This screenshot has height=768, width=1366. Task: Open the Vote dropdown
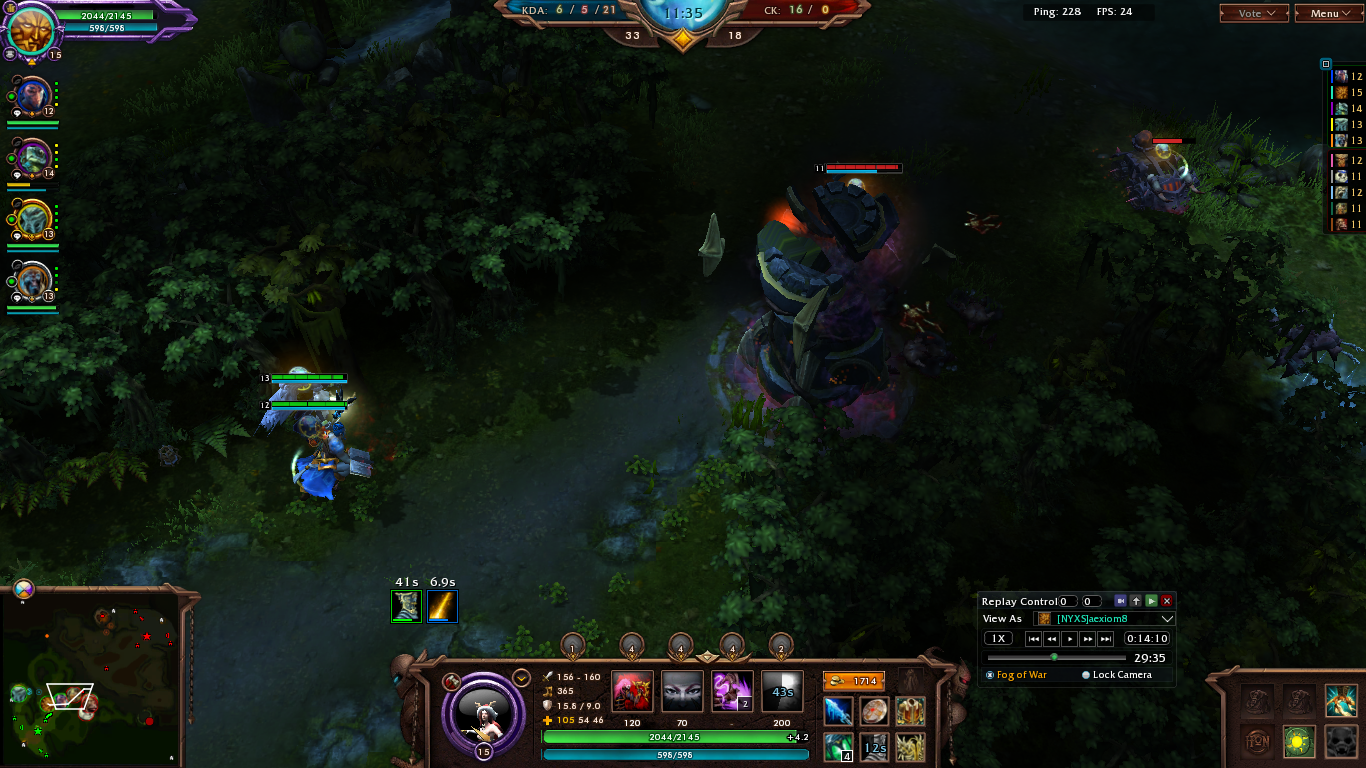[x=1254, y=13]
